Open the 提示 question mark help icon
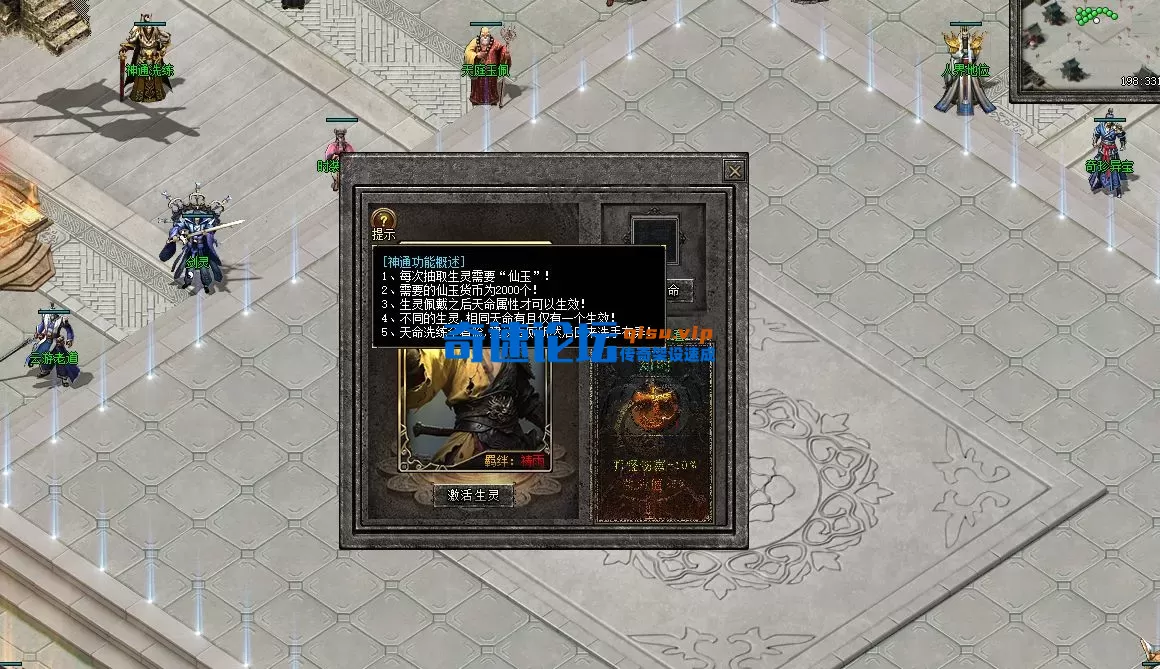The image size is (1160, 669). [x=382, y=220]
